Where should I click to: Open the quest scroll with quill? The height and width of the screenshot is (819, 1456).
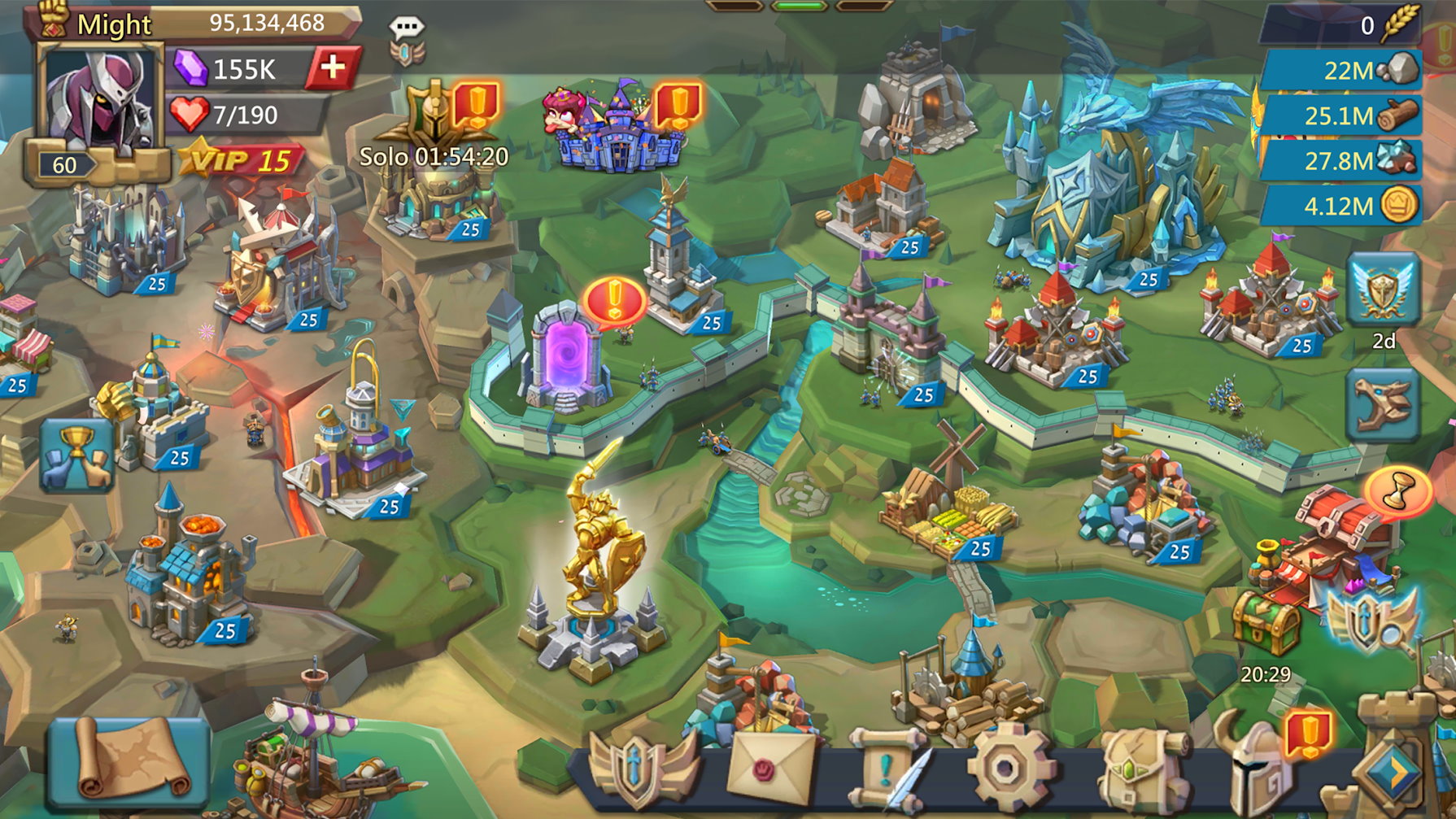887,769
